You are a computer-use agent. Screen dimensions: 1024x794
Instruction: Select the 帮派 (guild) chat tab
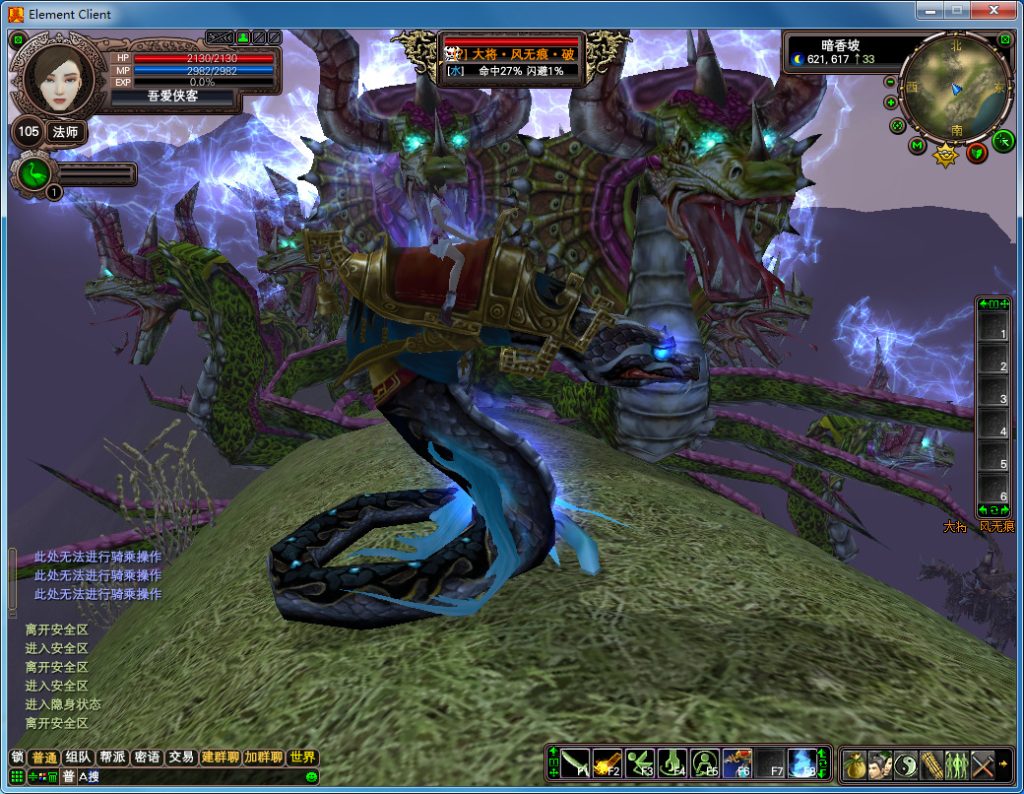pos(112,757)
